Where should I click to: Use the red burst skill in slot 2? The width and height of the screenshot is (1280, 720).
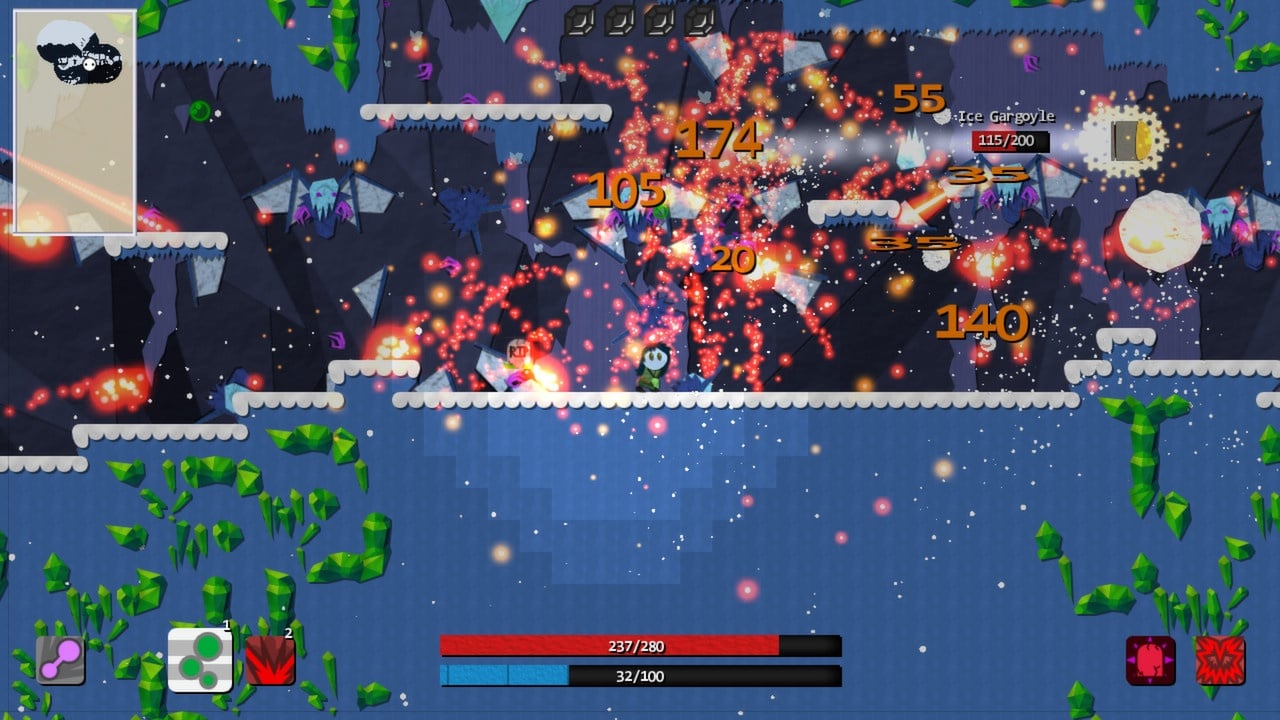[x=270, y=661]
